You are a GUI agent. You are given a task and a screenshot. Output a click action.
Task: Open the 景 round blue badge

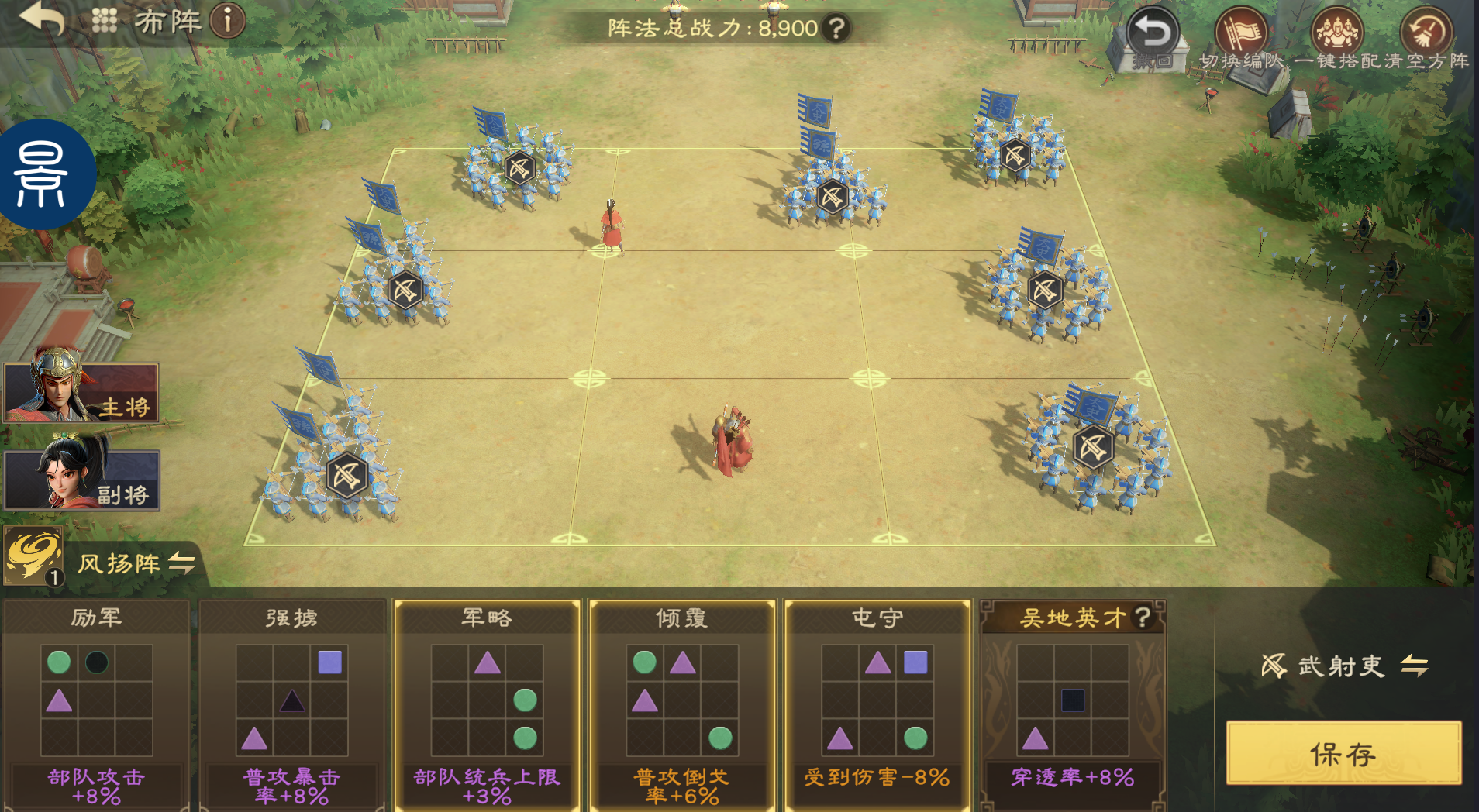click(43, 174)
